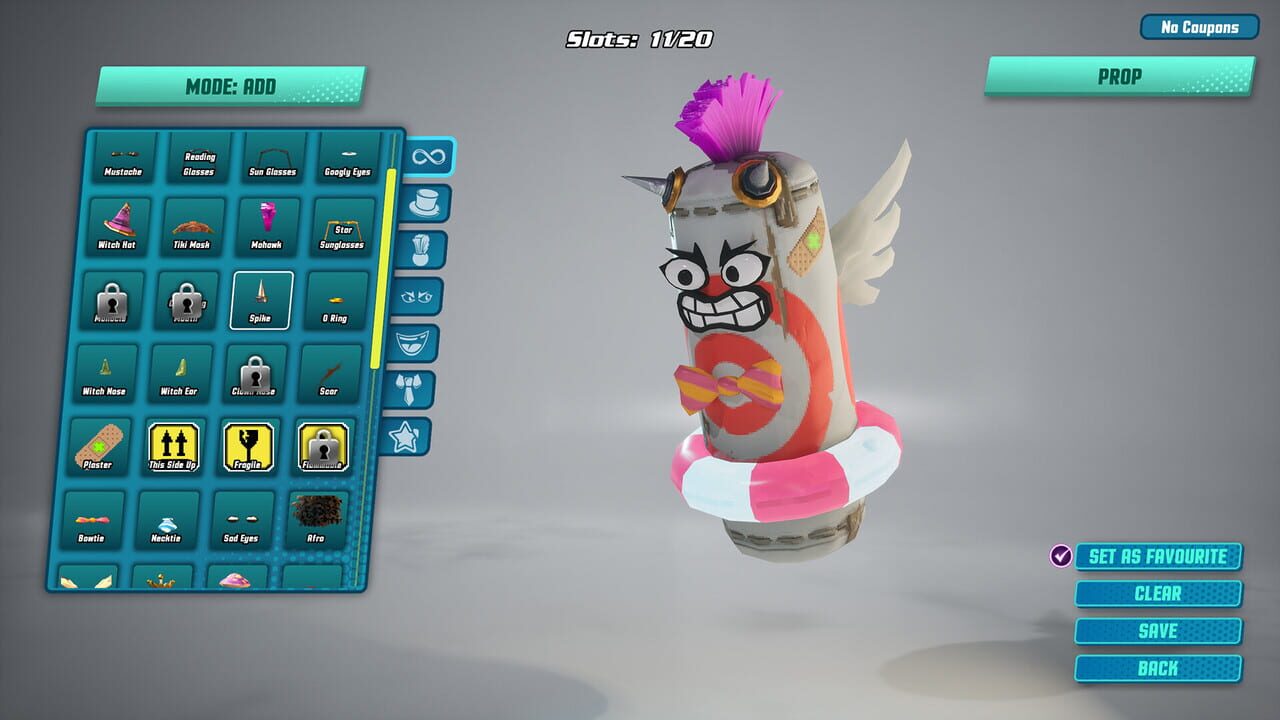Deselect the currently equipped Spike
Screen dimensions: 1280x720
point(261,298)
